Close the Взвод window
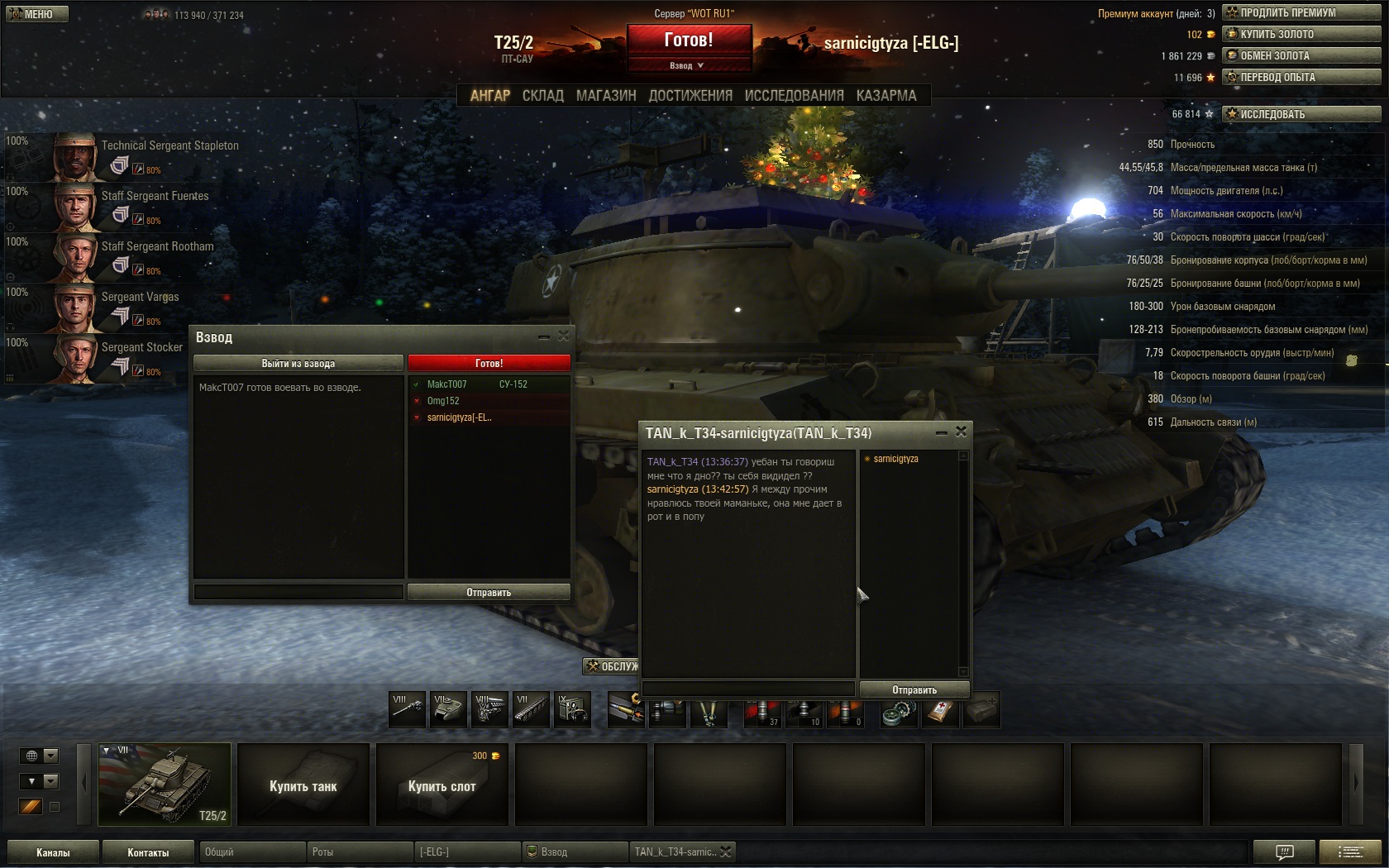The width and height of the screenshot is (1389, 868). [563, 336]
